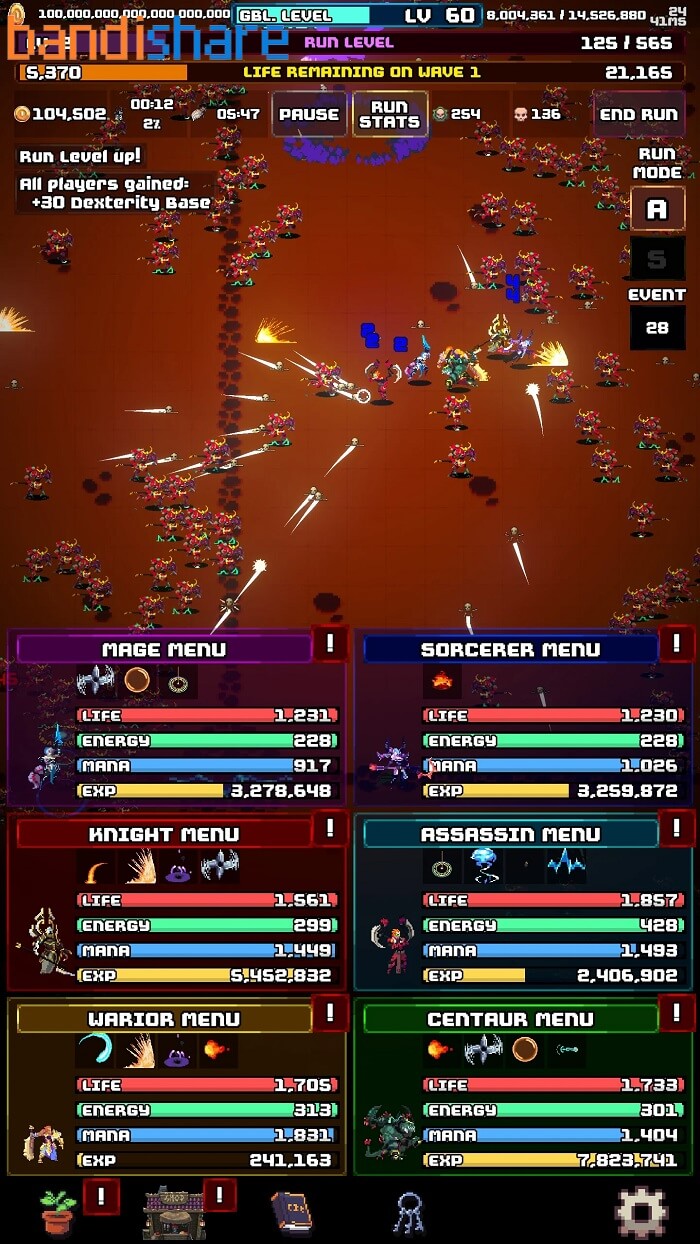Click the Knight Menu exclamation alert

pos(330,829)
